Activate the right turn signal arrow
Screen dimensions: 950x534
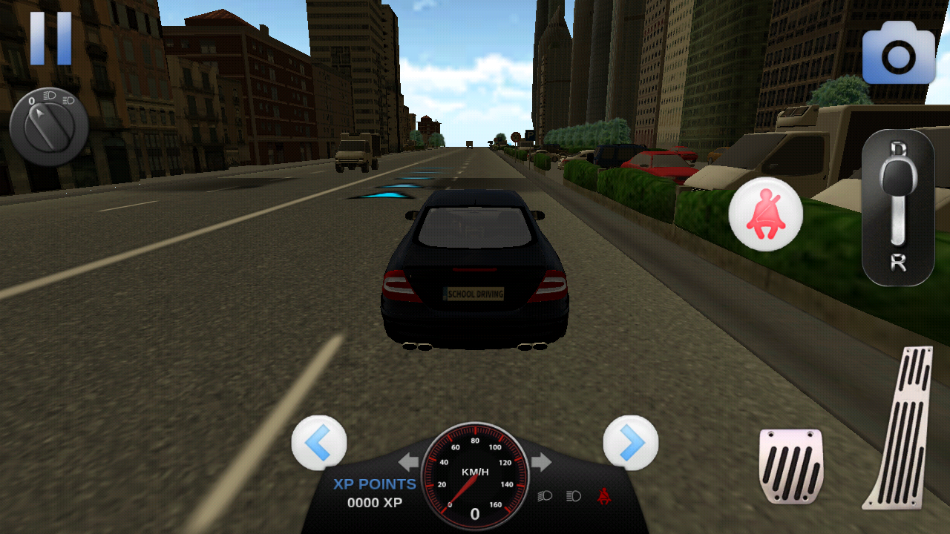pos(541,462)
